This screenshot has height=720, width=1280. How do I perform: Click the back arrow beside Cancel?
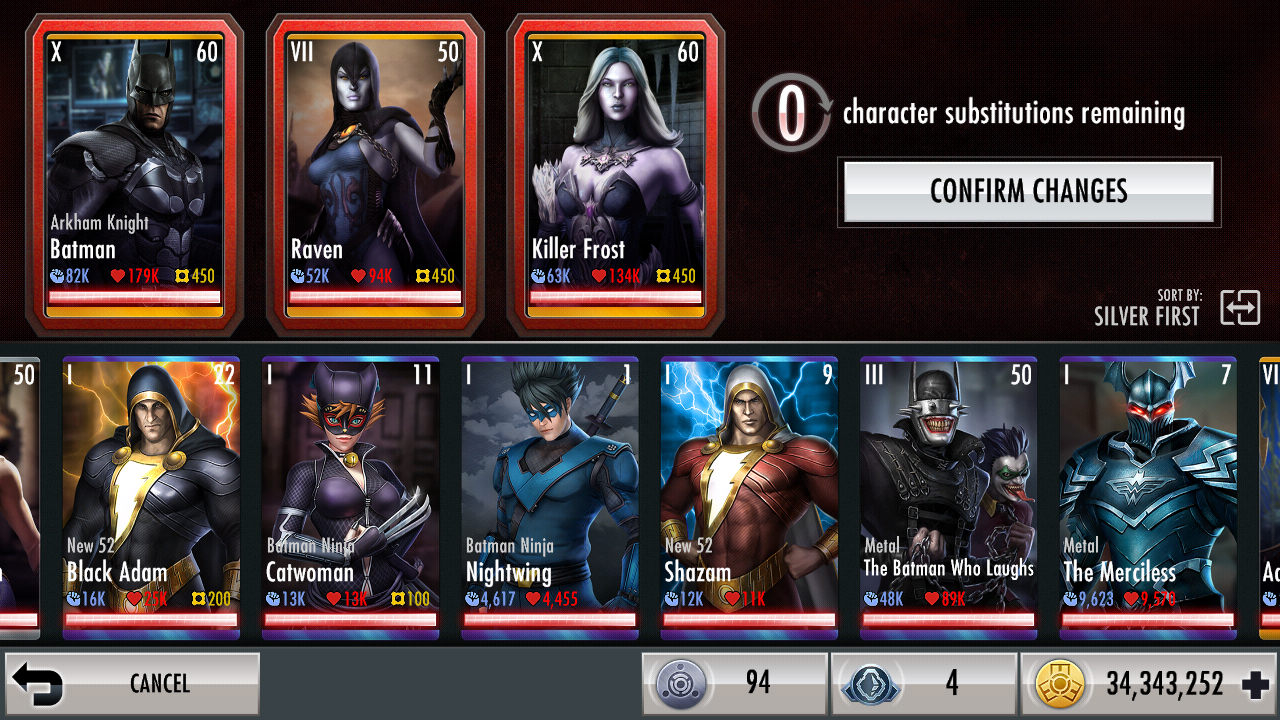pos(40,683)
